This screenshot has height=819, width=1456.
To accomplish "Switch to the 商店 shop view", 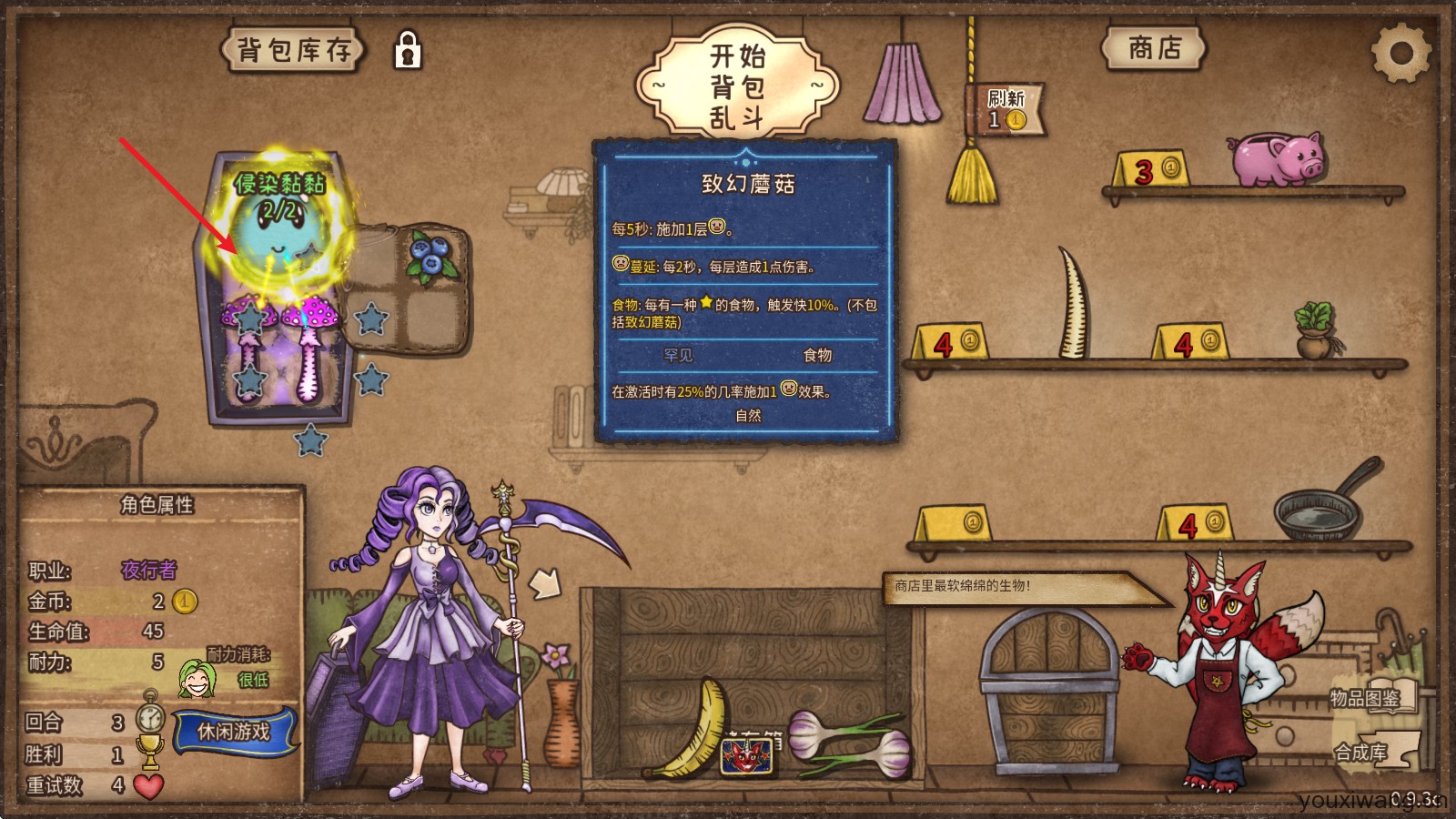I will tap(1154, 50).
